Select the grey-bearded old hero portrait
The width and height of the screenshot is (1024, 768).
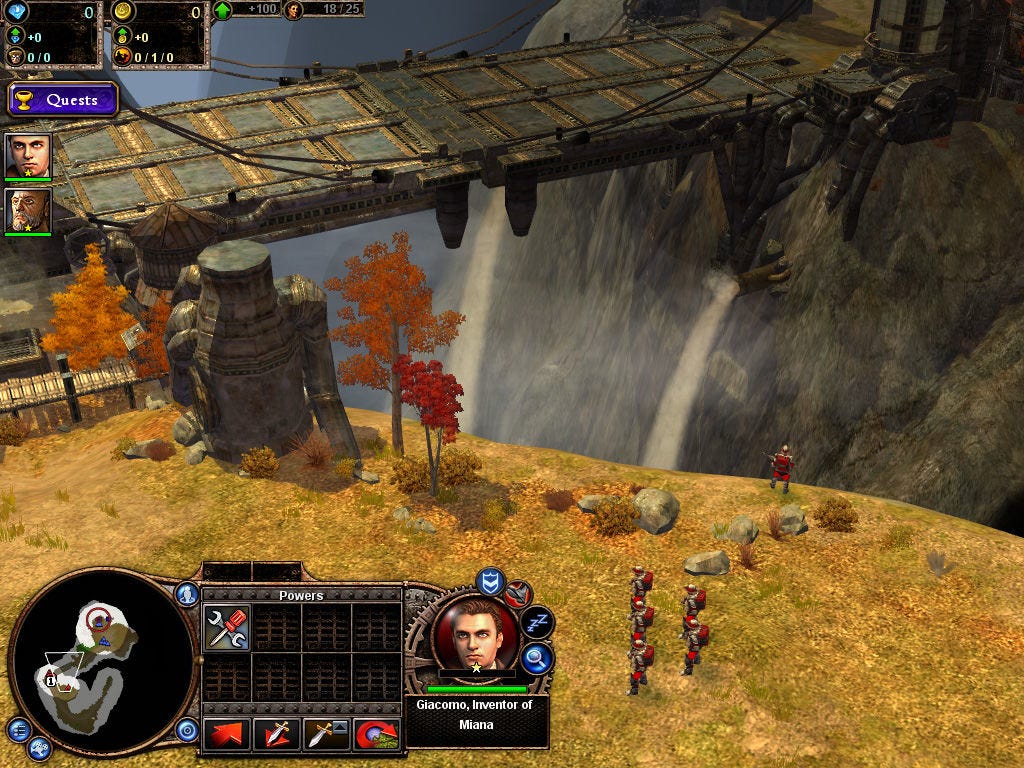click(27, 211)
